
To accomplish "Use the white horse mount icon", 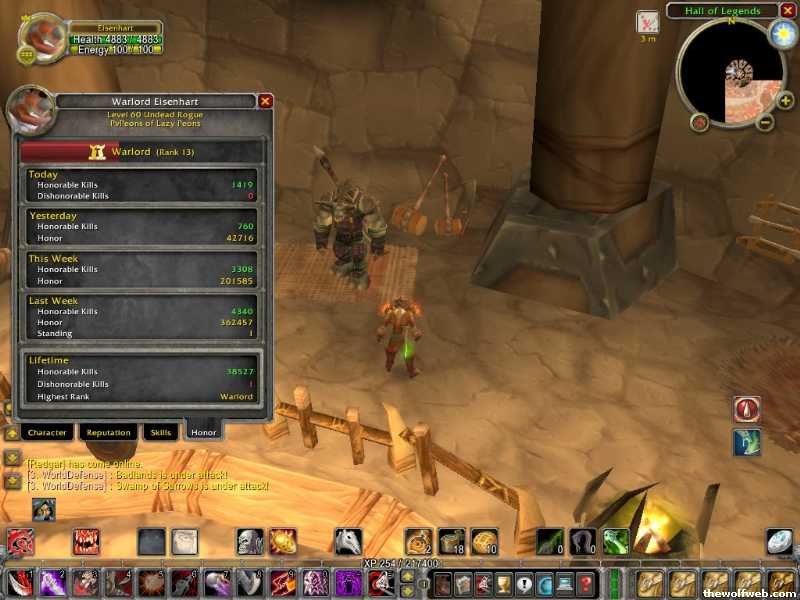I will pyautogui.click(x=347, y=542).
